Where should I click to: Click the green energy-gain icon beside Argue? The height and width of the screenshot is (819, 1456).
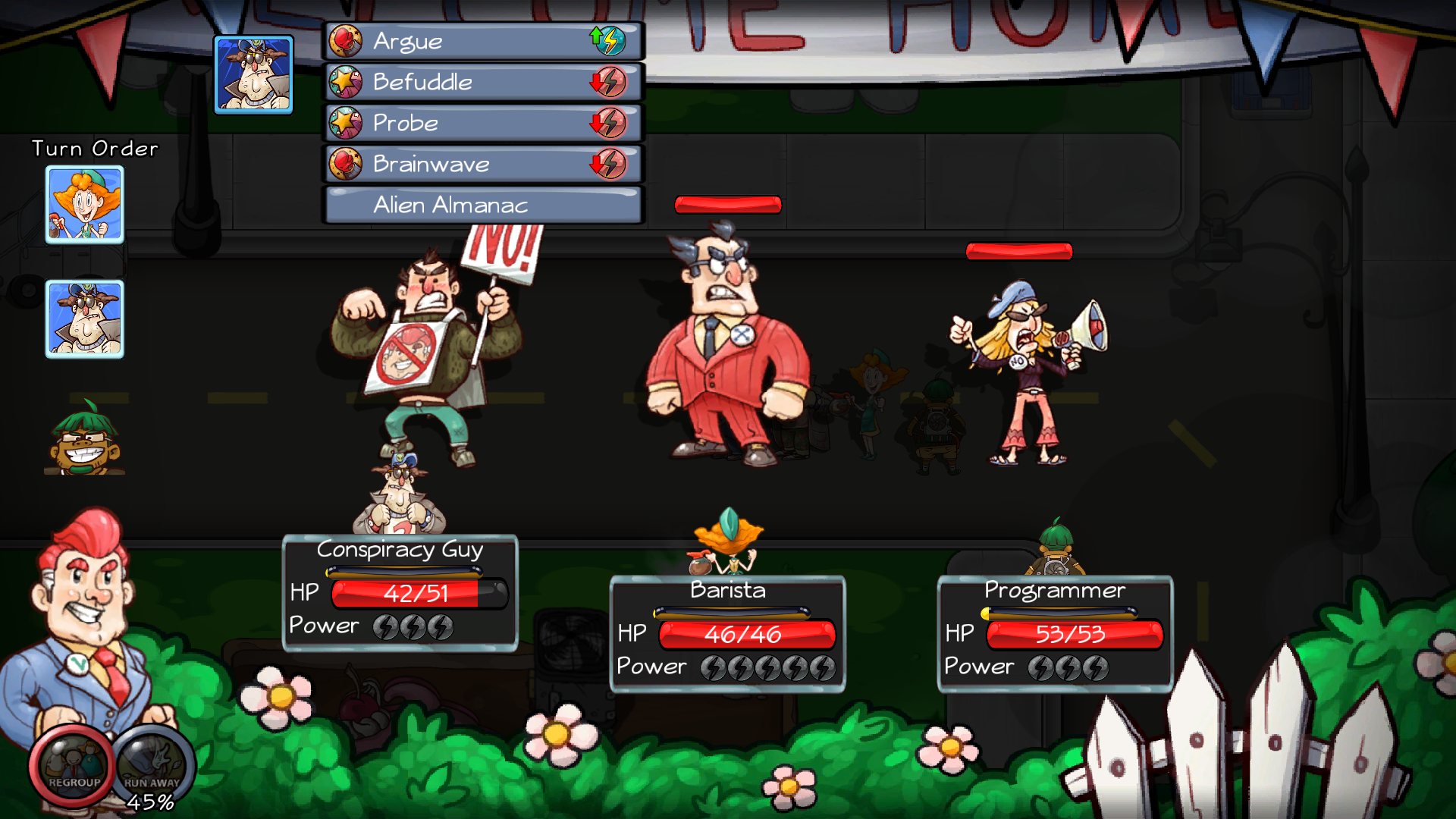tap(611, 41)
